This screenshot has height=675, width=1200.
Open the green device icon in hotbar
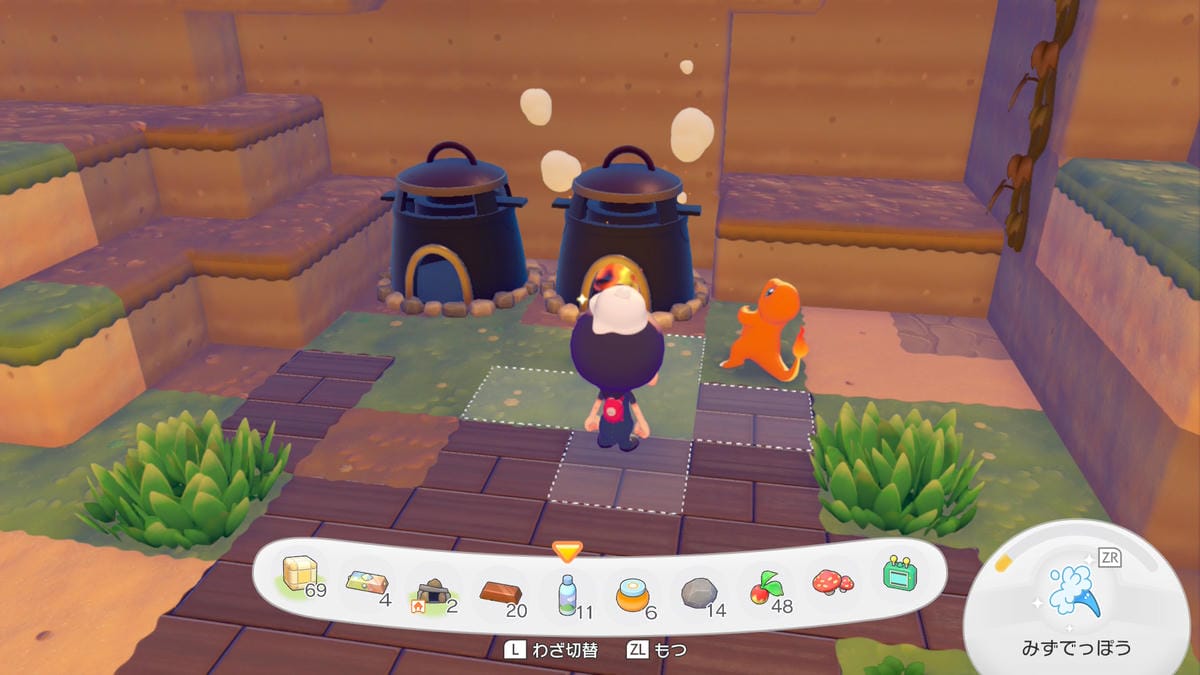coord(898,573)
